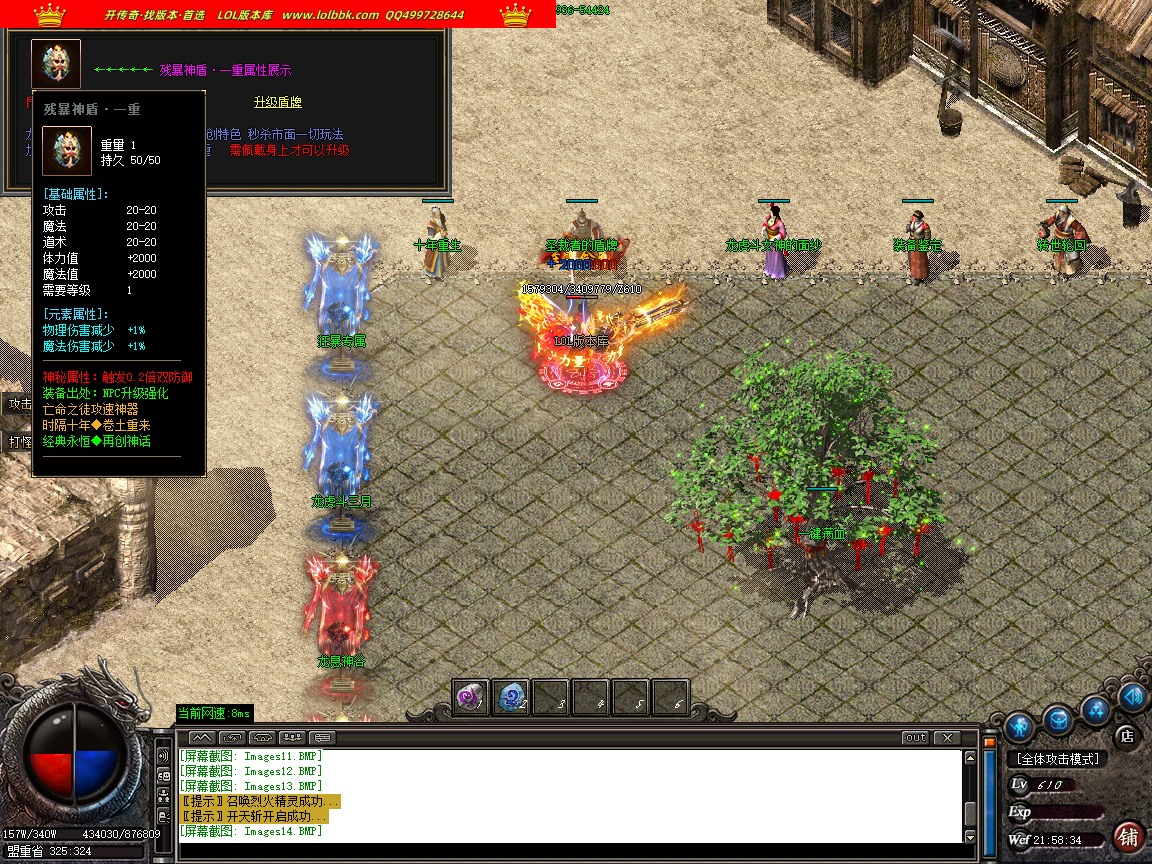Toggle the 全体攻击模式 attack mode label
This screenshot has height=864, width=1152.
tap(1058, 759)
